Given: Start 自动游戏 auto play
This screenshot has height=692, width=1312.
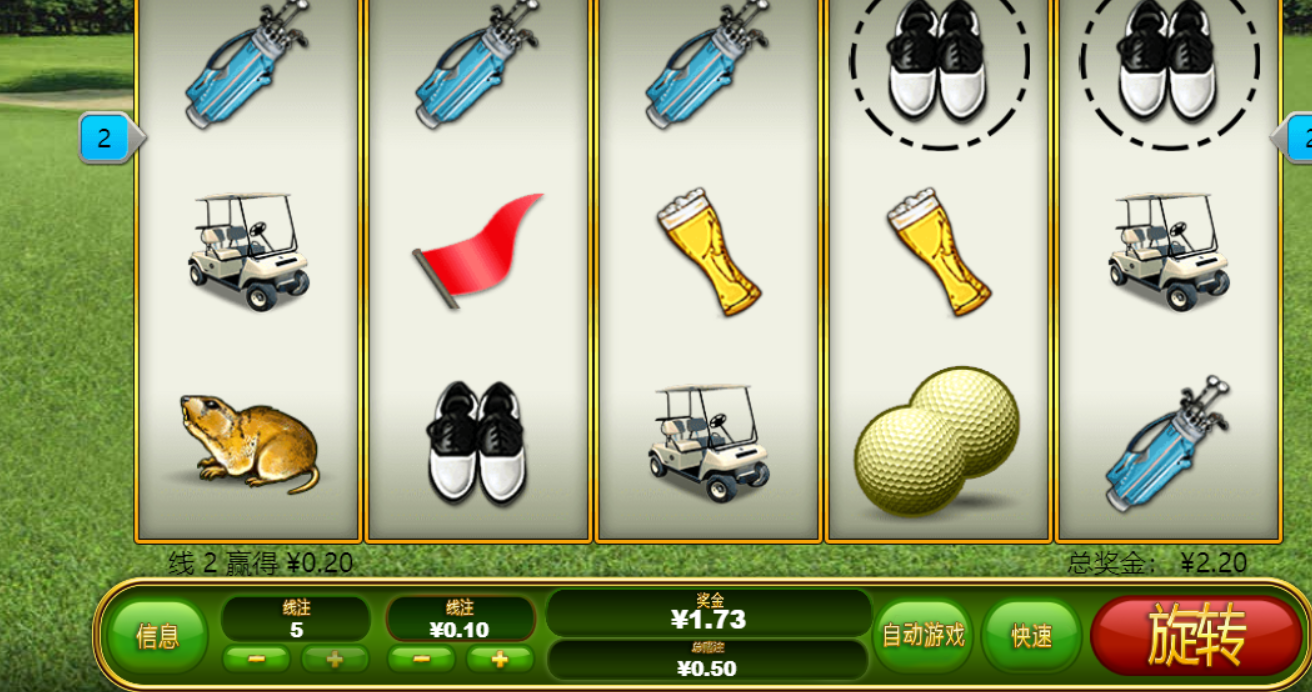Looking at the screenshot, I should coord(922,635).
